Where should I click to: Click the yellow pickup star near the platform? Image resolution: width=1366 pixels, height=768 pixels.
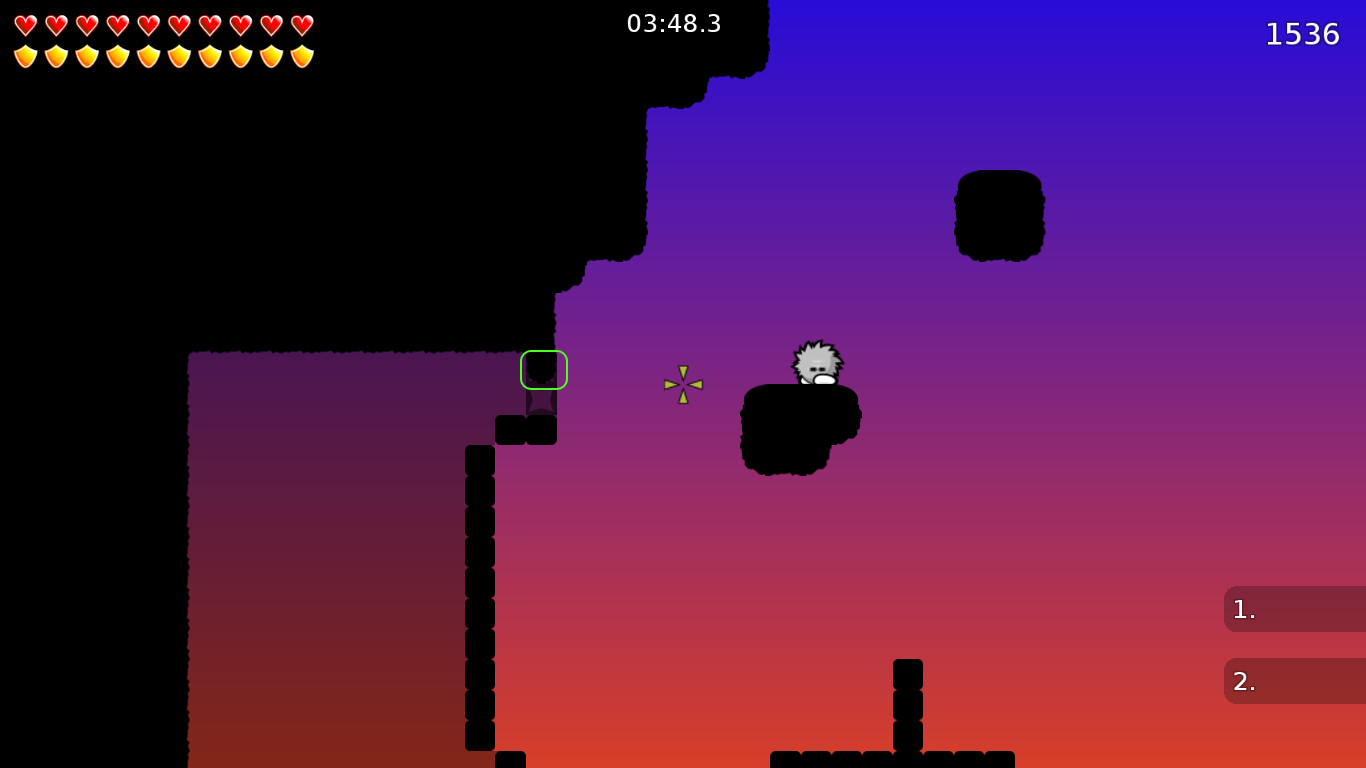point(682,385)
